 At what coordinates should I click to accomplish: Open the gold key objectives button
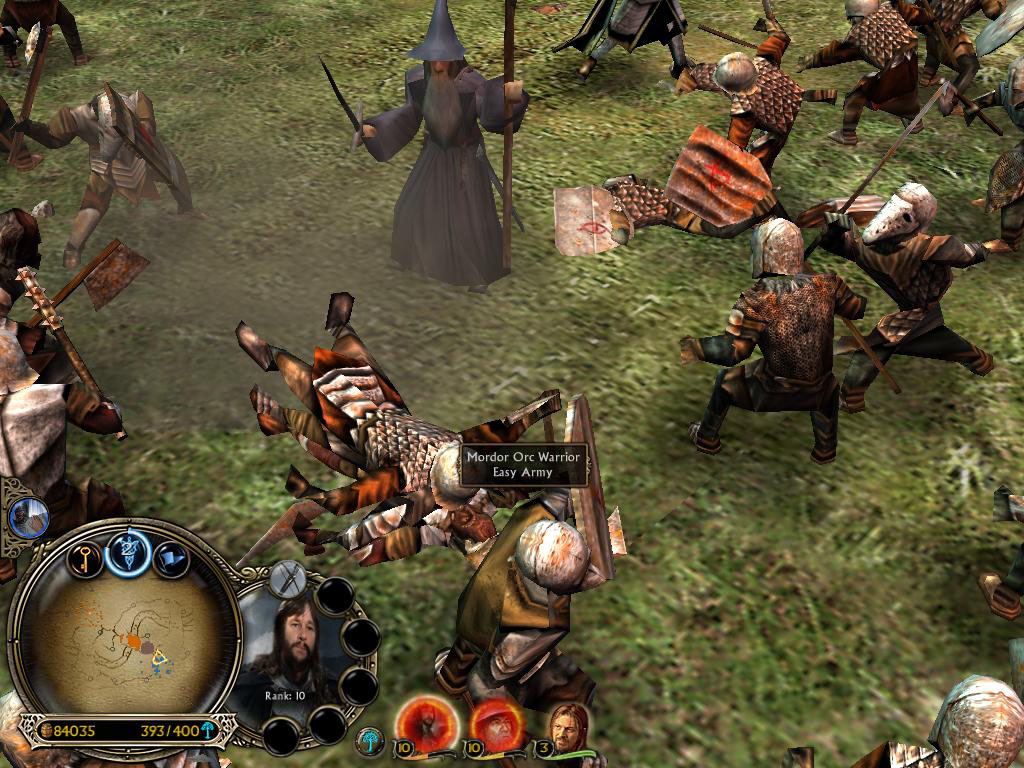[85, 557]
